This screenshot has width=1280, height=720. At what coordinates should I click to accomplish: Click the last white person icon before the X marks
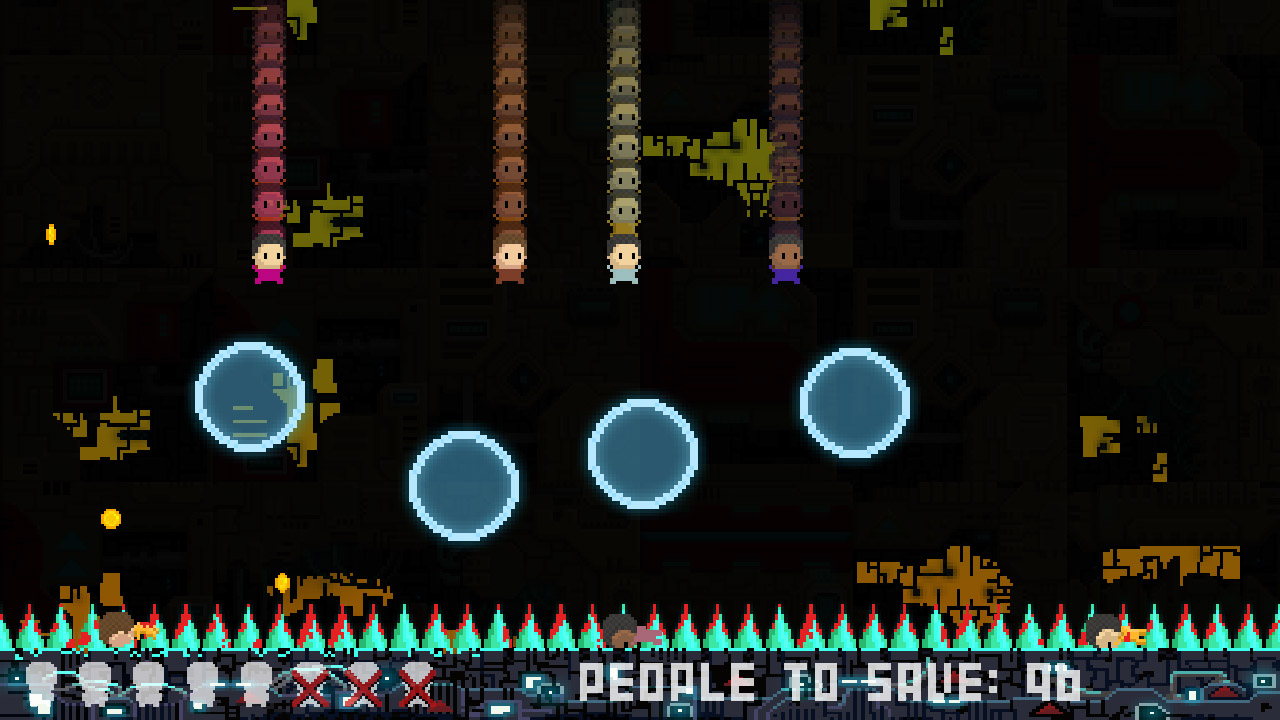tap(204, 685)
